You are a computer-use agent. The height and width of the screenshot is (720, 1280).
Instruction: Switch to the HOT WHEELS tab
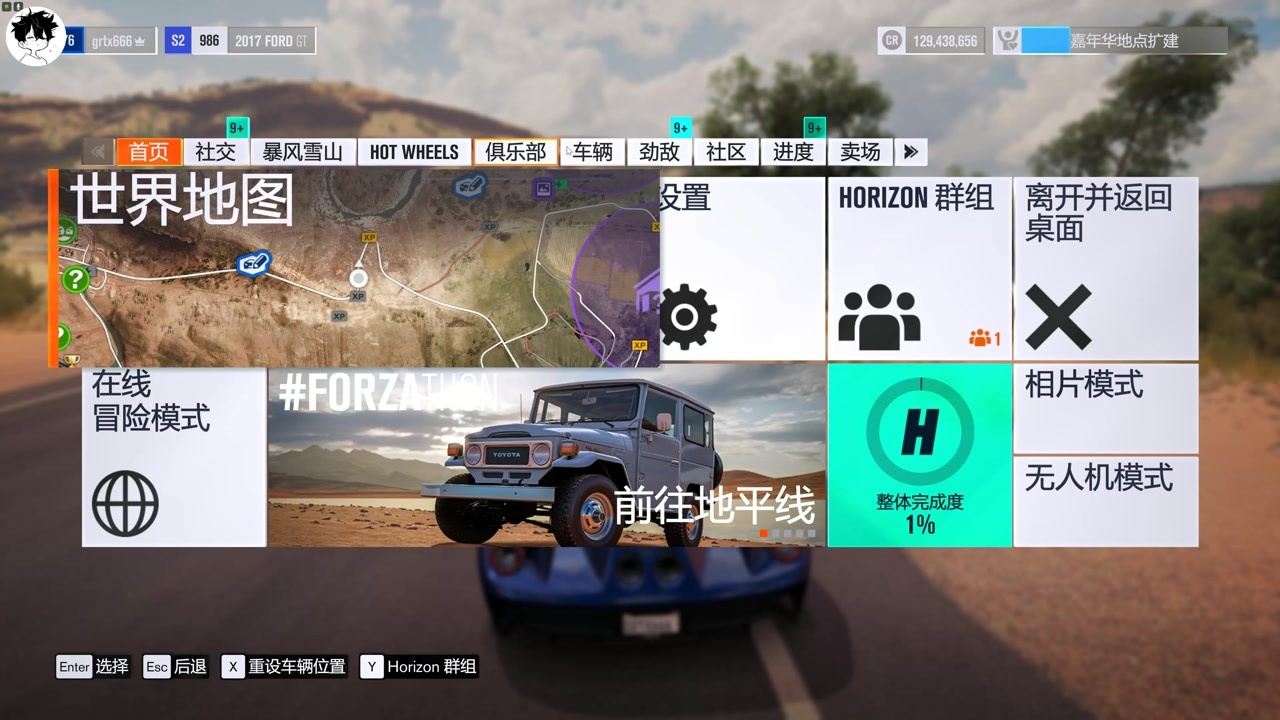pos(414,152)
